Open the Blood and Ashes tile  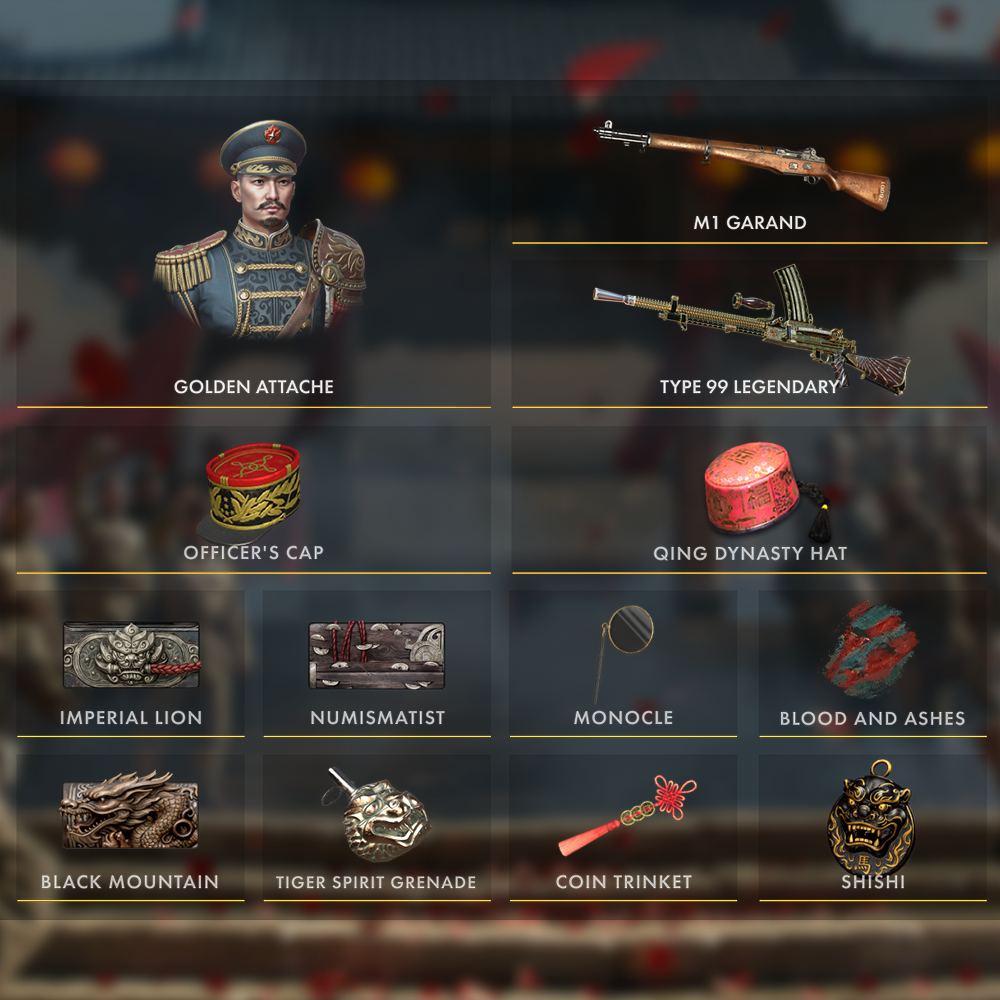[872, 662]
